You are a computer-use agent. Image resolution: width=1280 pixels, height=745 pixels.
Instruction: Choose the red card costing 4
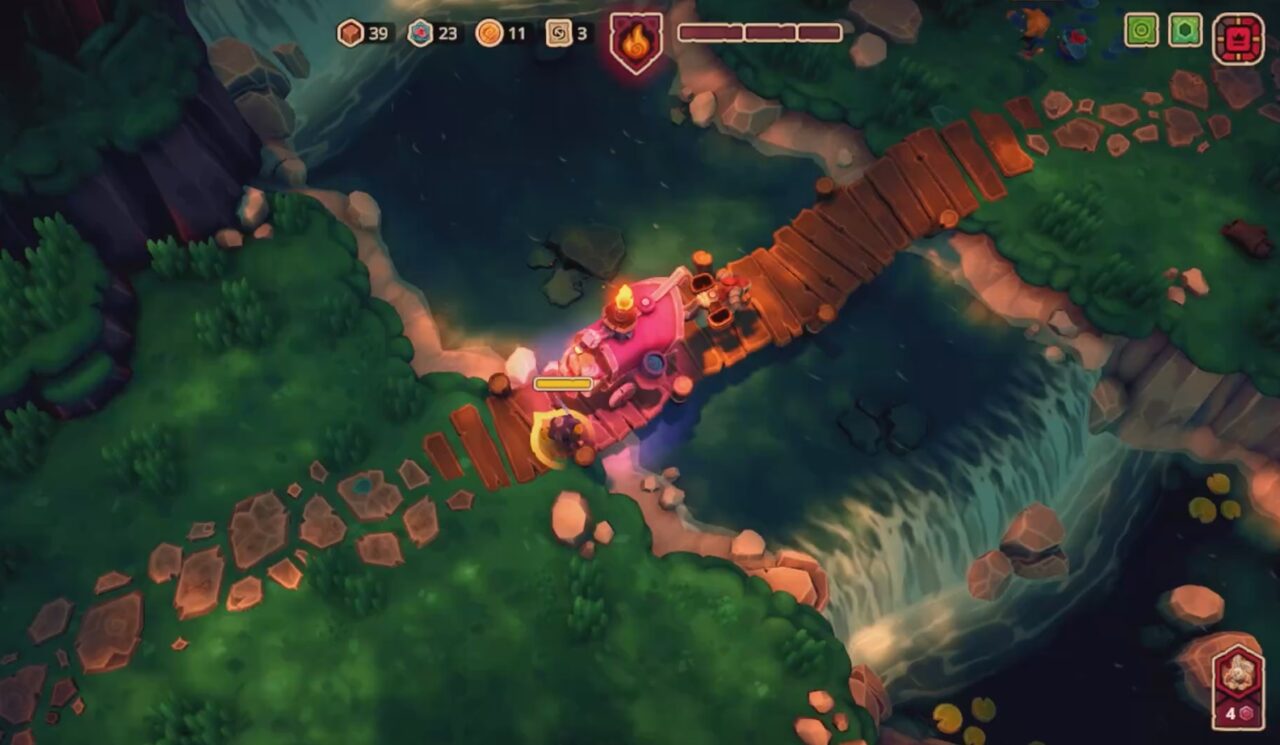(x=1238, y=687)
